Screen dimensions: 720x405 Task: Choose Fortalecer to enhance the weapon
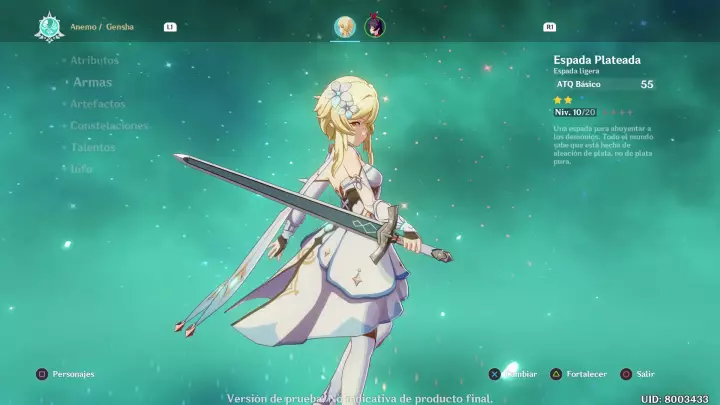pyautogui.click(x=578, y=374)
